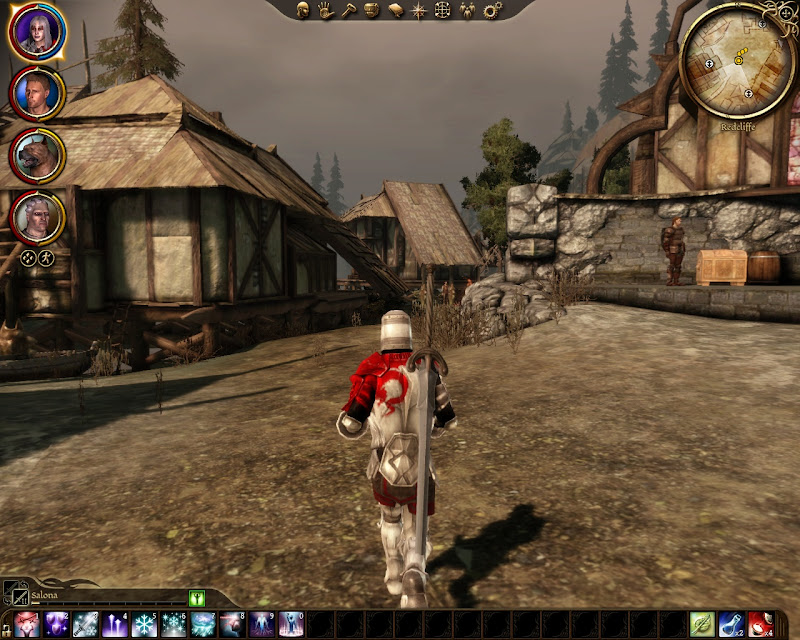The width and height of the screenshot is (800, 640).
Task: Select the mabari dog party portrait
Action: click(x=37, y=155)
